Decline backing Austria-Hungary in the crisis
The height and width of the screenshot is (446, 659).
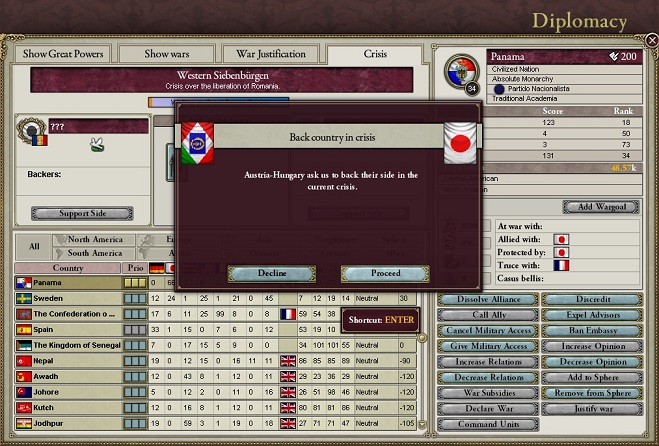click(x=271, y=273)
